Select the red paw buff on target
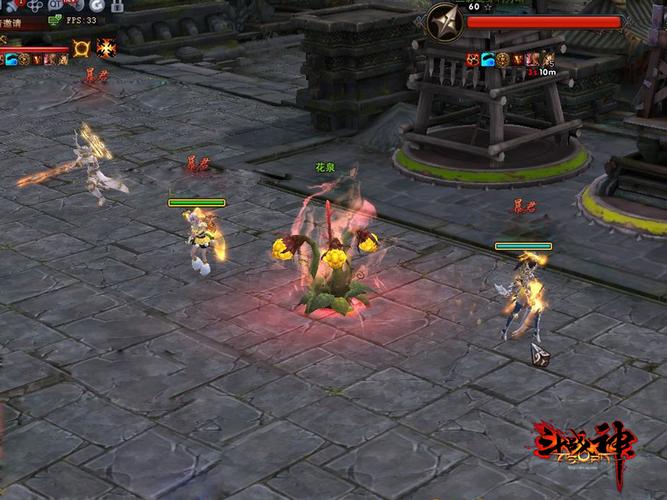Screen dimensions: 667x500 click(x=472, y=60)
